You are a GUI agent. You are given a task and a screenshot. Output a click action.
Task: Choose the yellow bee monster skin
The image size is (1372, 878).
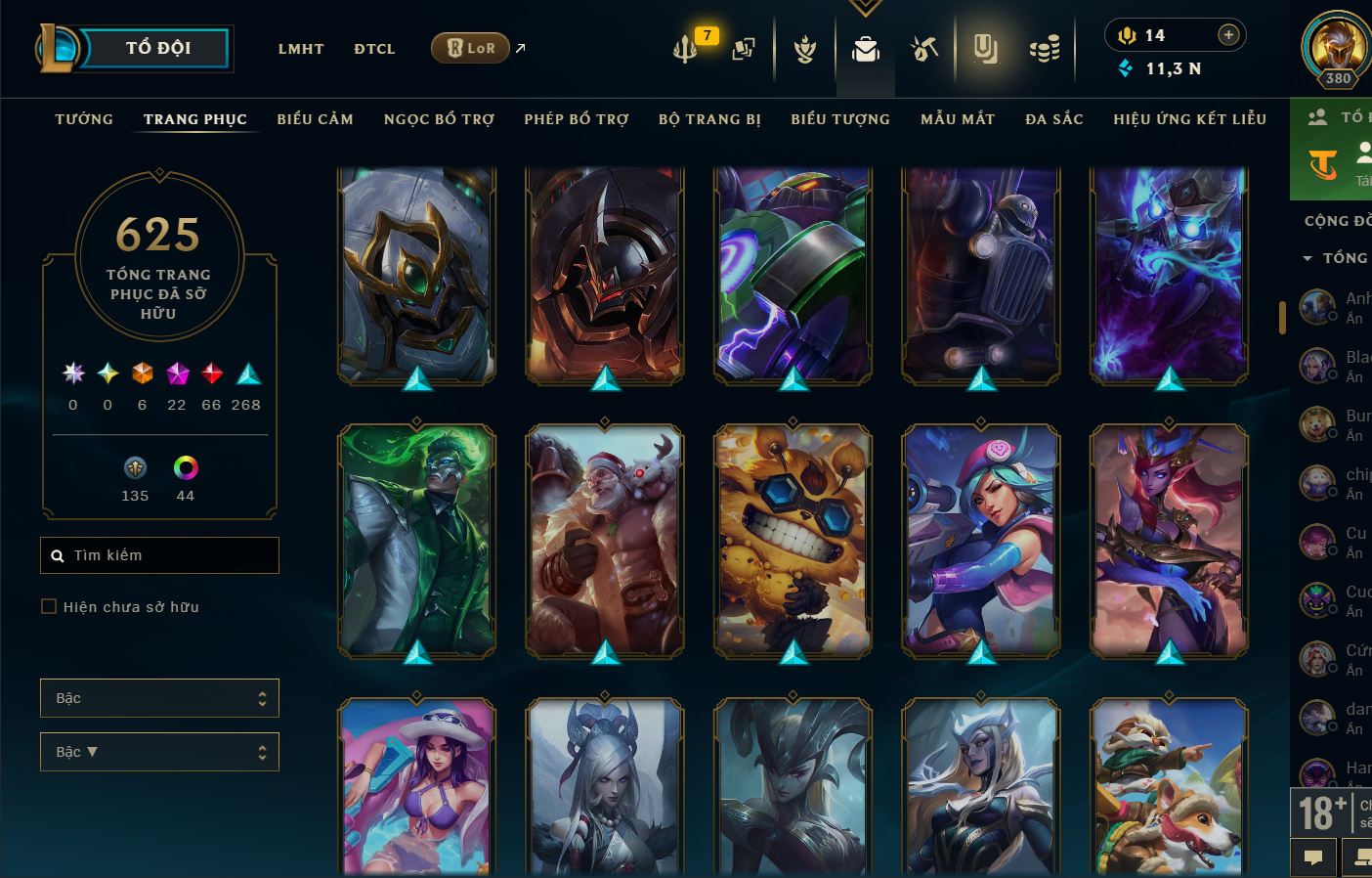(x=793, y=541)
